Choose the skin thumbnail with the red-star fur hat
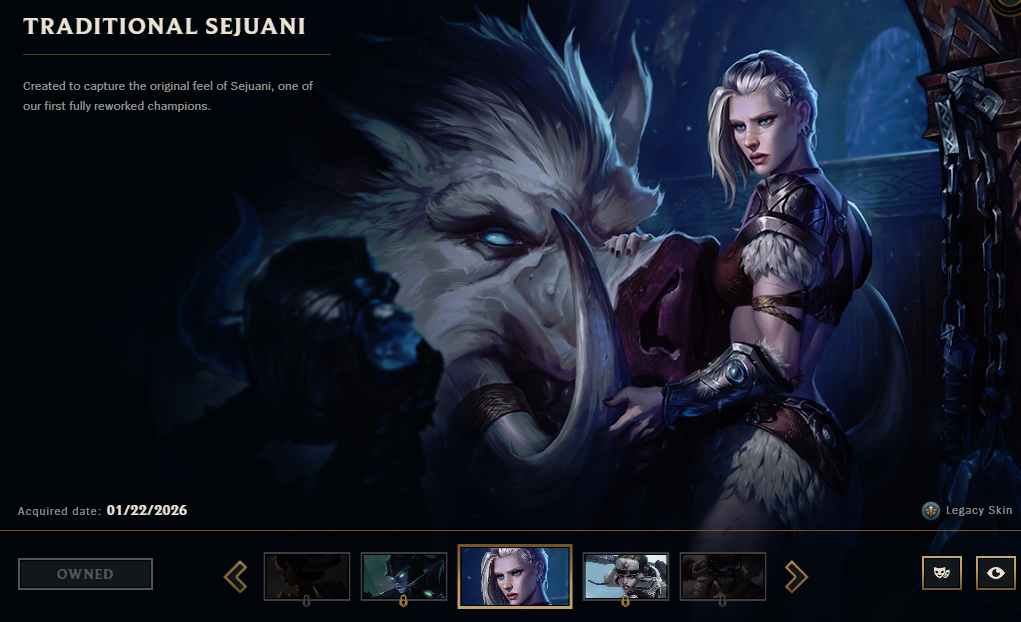The width and height of the screenshot is (1021, 622). pyautogui.click(x=625, y=576)
